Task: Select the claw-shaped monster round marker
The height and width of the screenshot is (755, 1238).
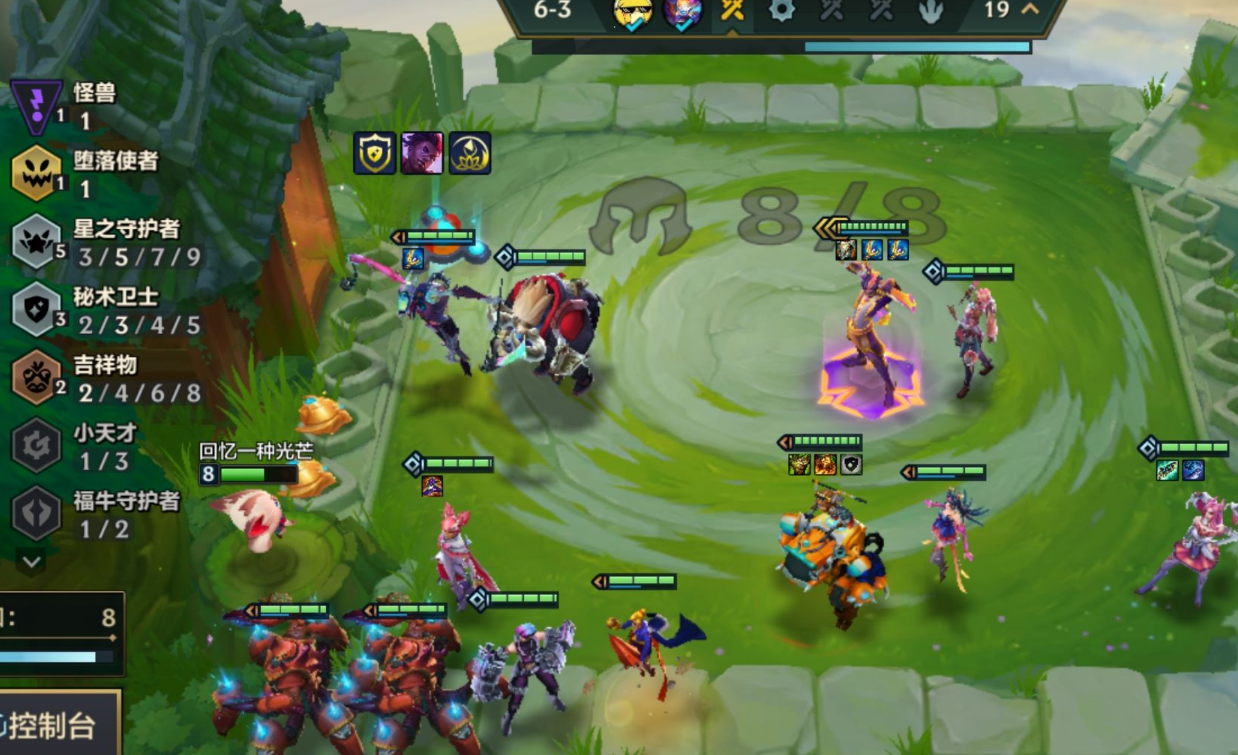Action: click(930, 11)
